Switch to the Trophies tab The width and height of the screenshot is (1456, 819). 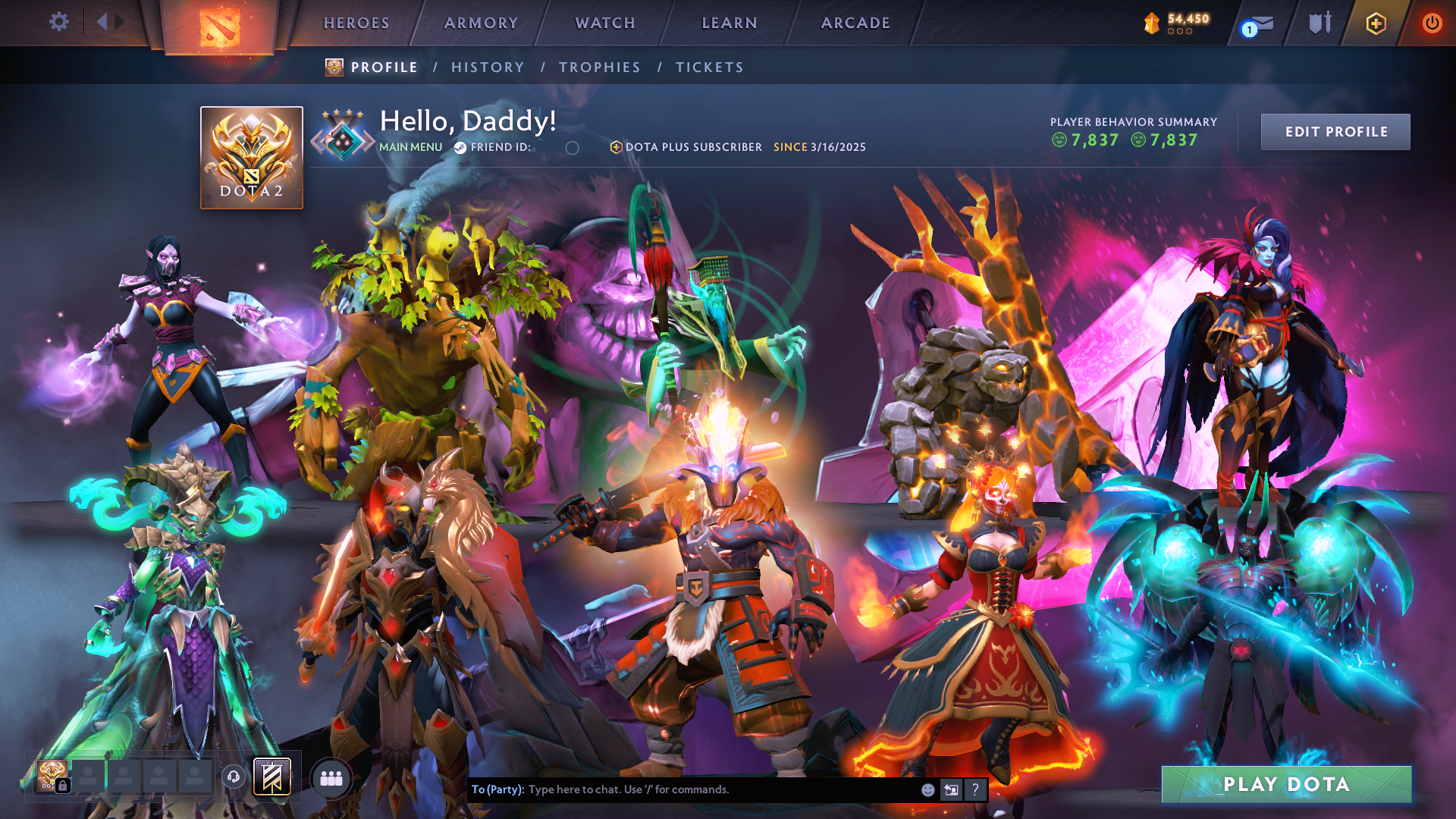600,67
